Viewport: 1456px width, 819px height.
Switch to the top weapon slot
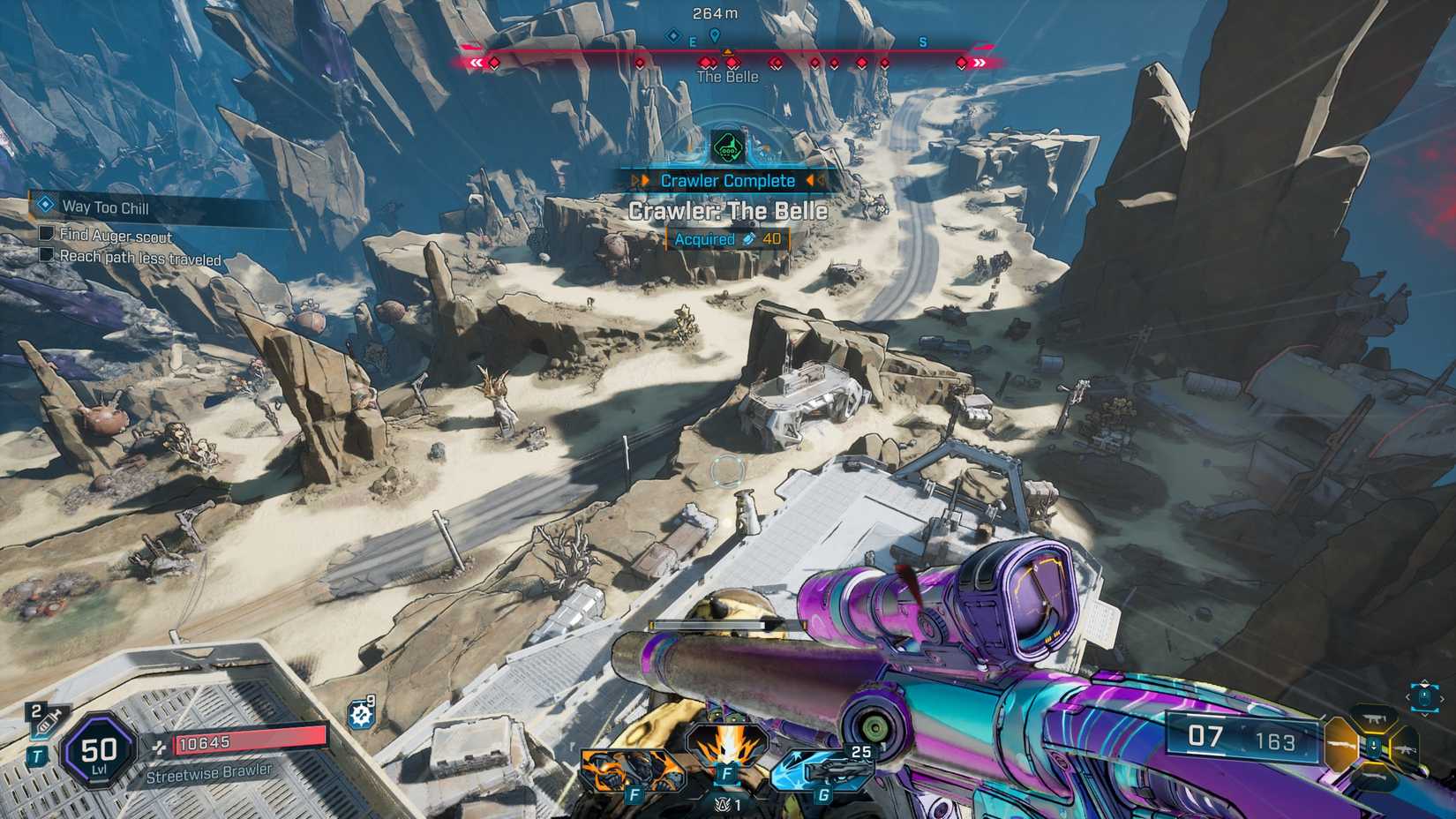pos(1374,719)
